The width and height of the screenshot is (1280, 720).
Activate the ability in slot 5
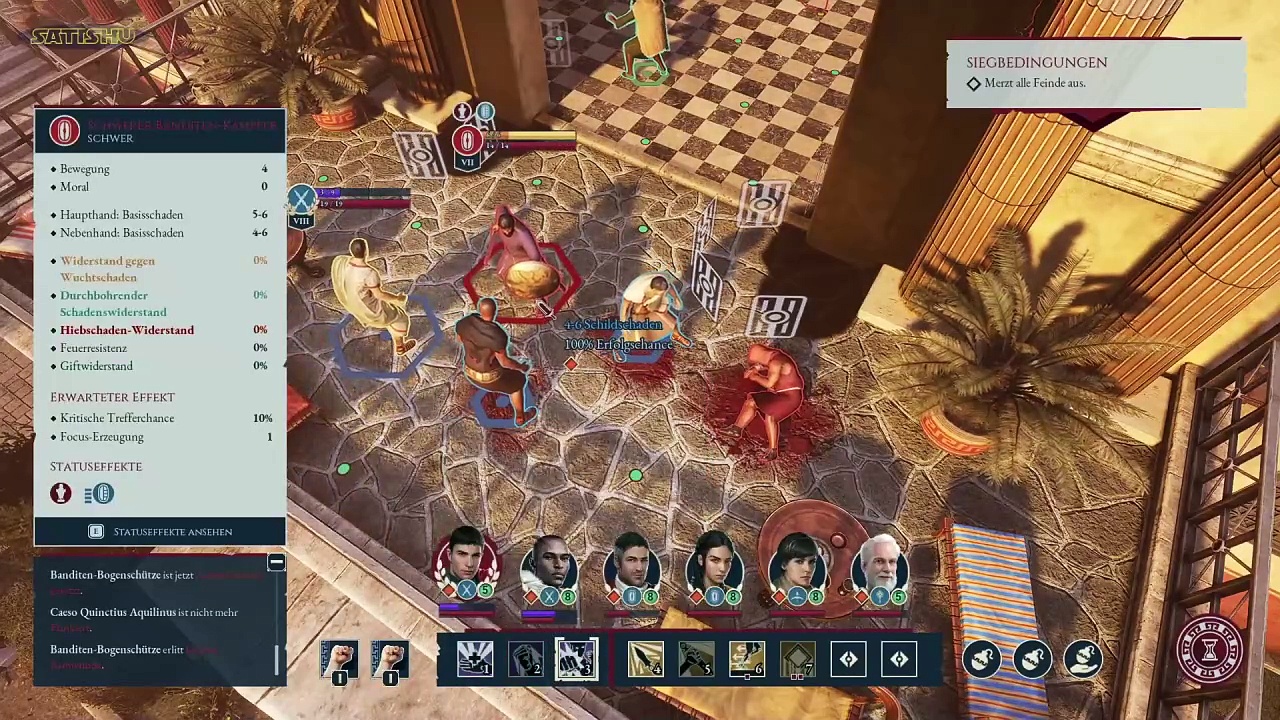[697, 659]
